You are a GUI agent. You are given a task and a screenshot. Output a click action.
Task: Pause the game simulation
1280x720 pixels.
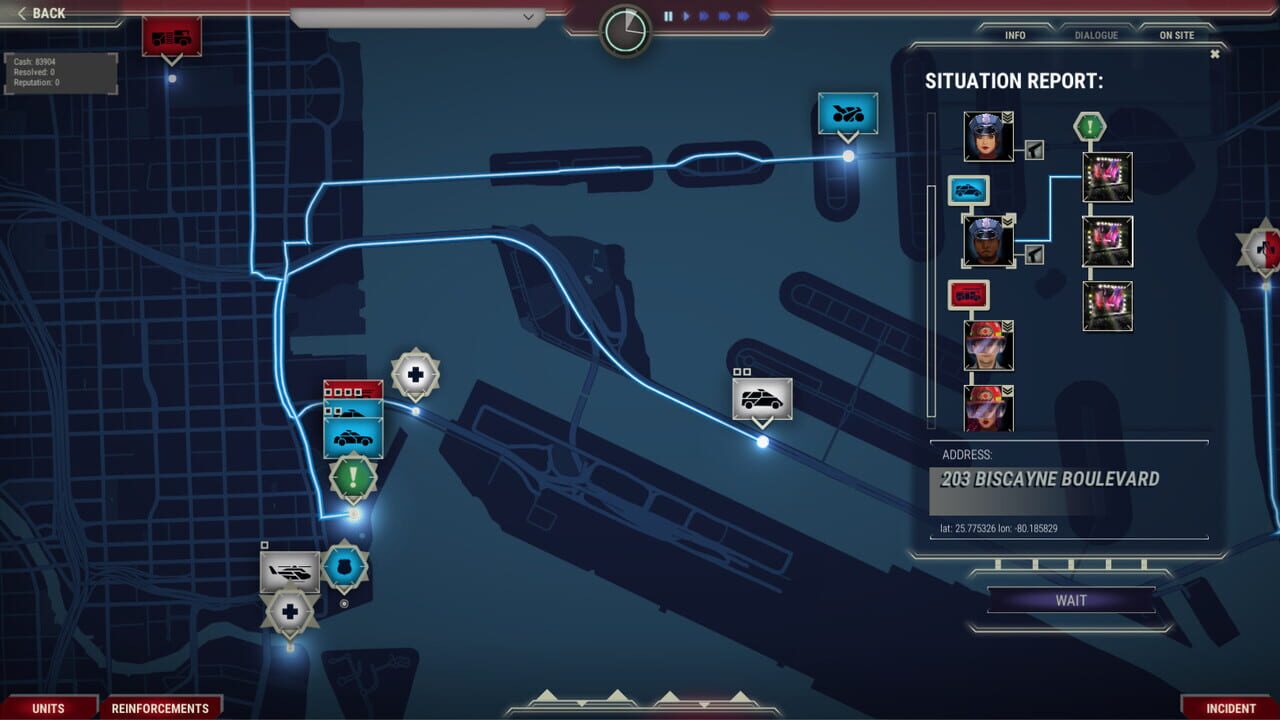(668, 15)
